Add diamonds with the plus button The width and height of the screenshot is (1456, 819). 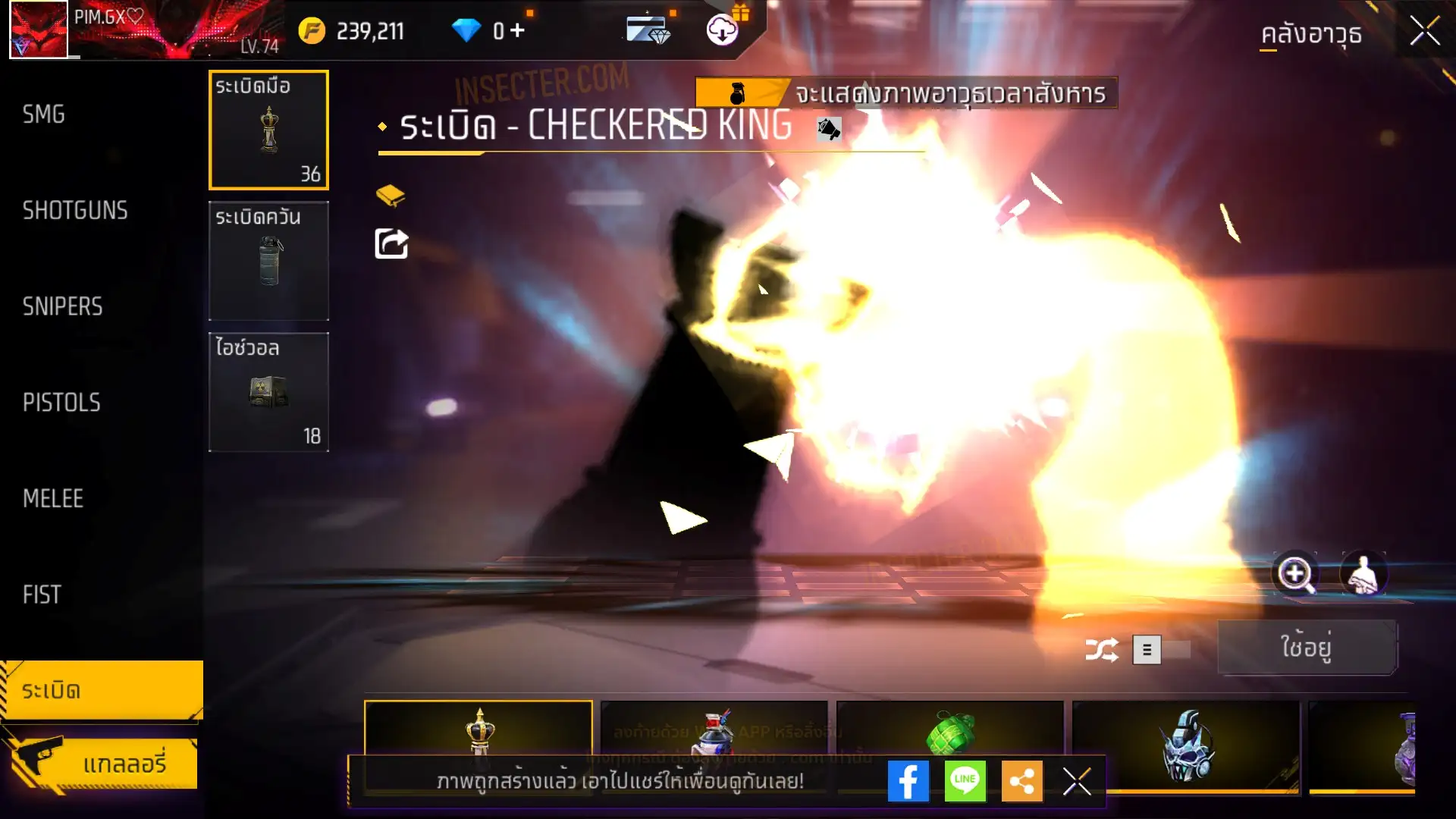[517, 30]
